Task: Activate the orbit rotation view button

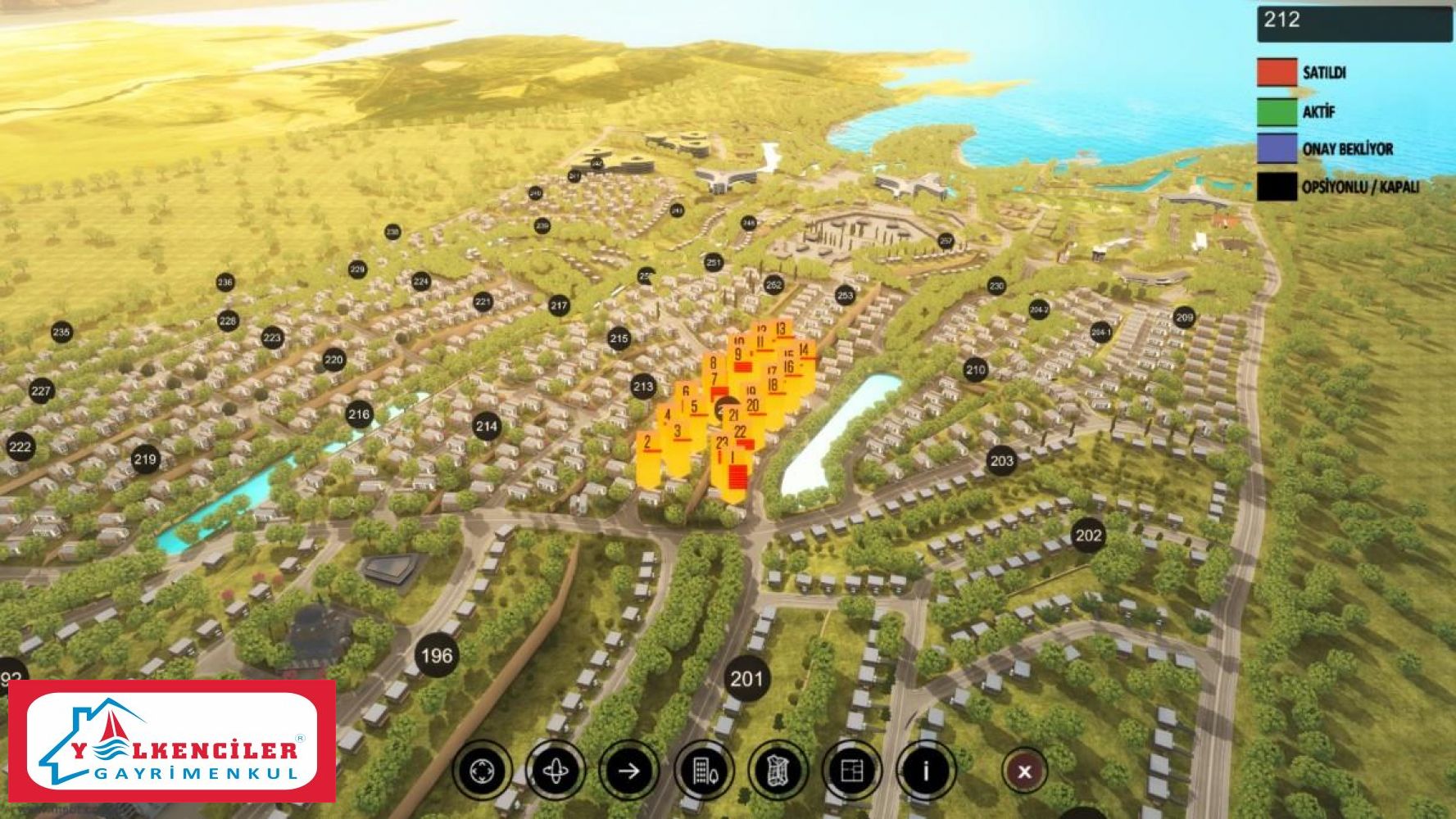Action: [556, 771]
